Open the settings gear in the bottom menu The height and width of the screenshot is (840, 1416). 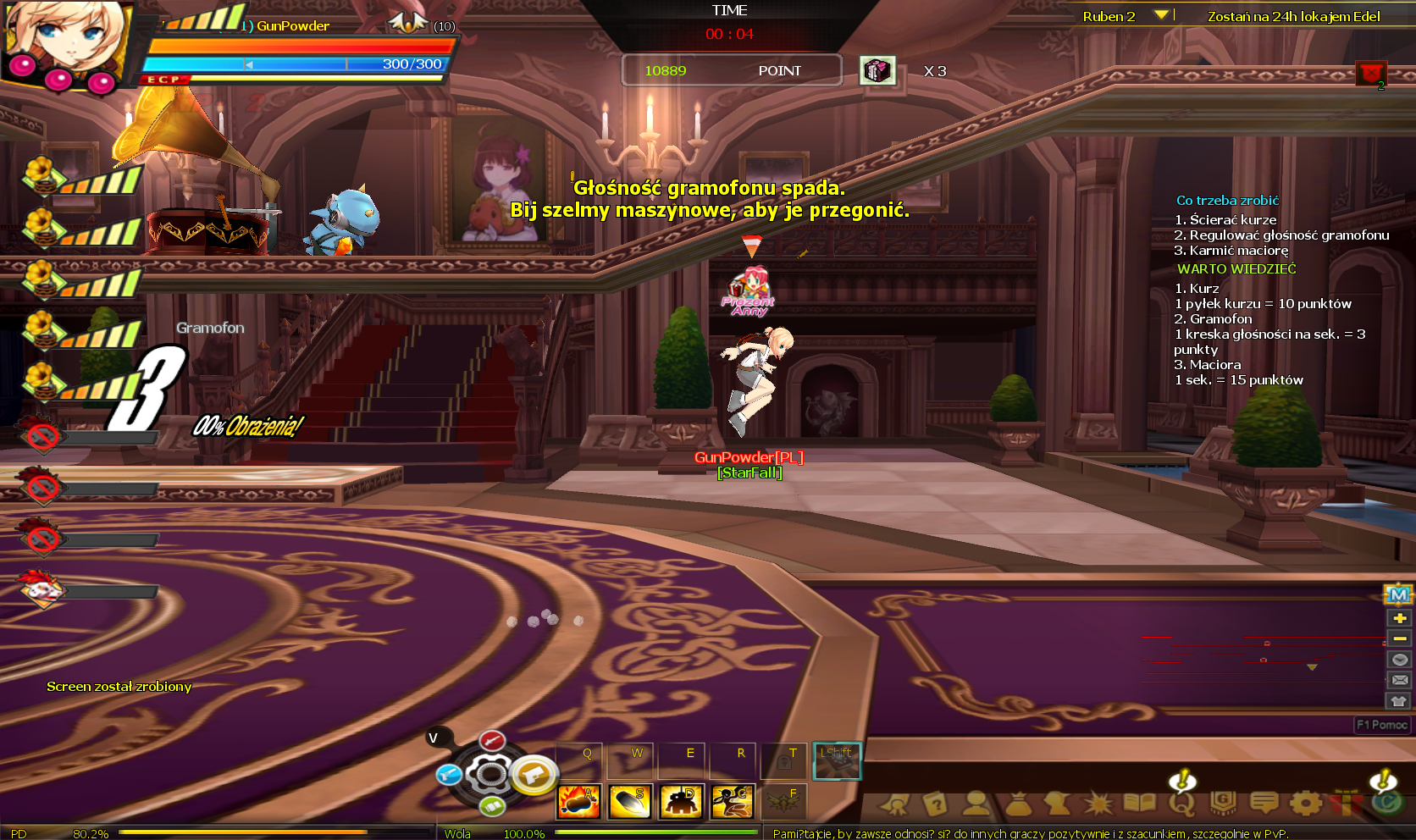click(1305, 802)
